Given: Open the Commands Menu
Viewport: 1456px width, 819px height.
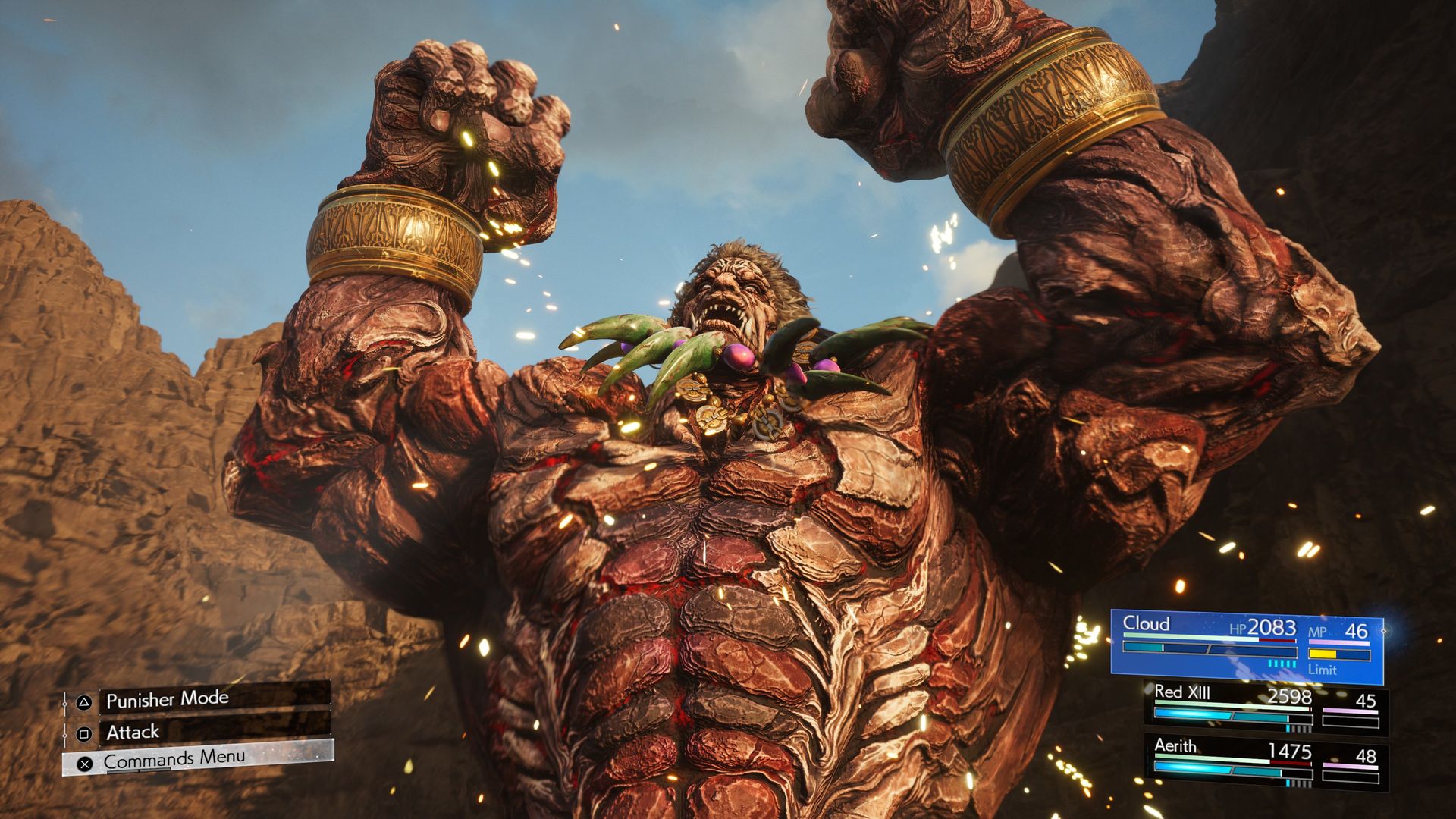Looking at the screenshot, I should click(x=197, y=759).
